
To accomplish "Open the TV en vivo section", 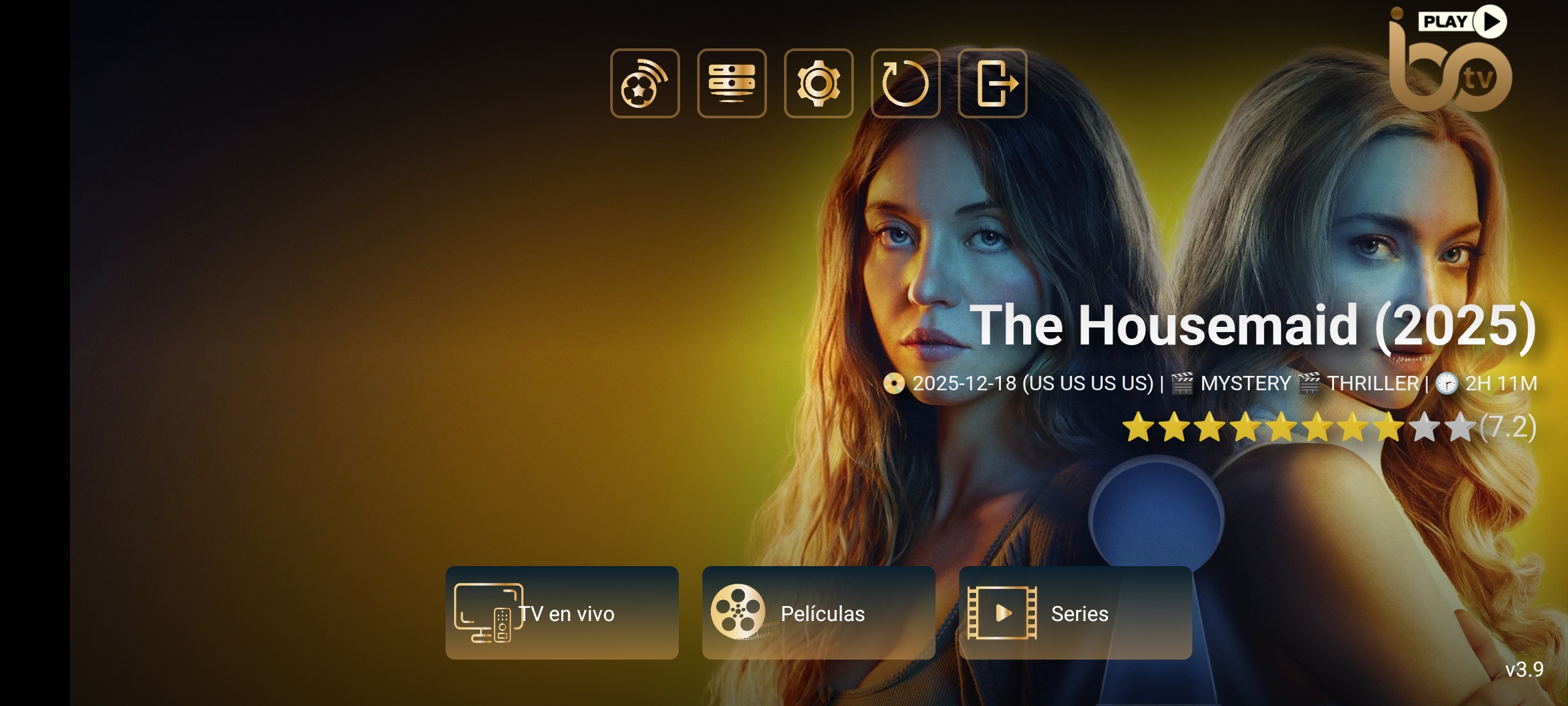I will [562, 613].
